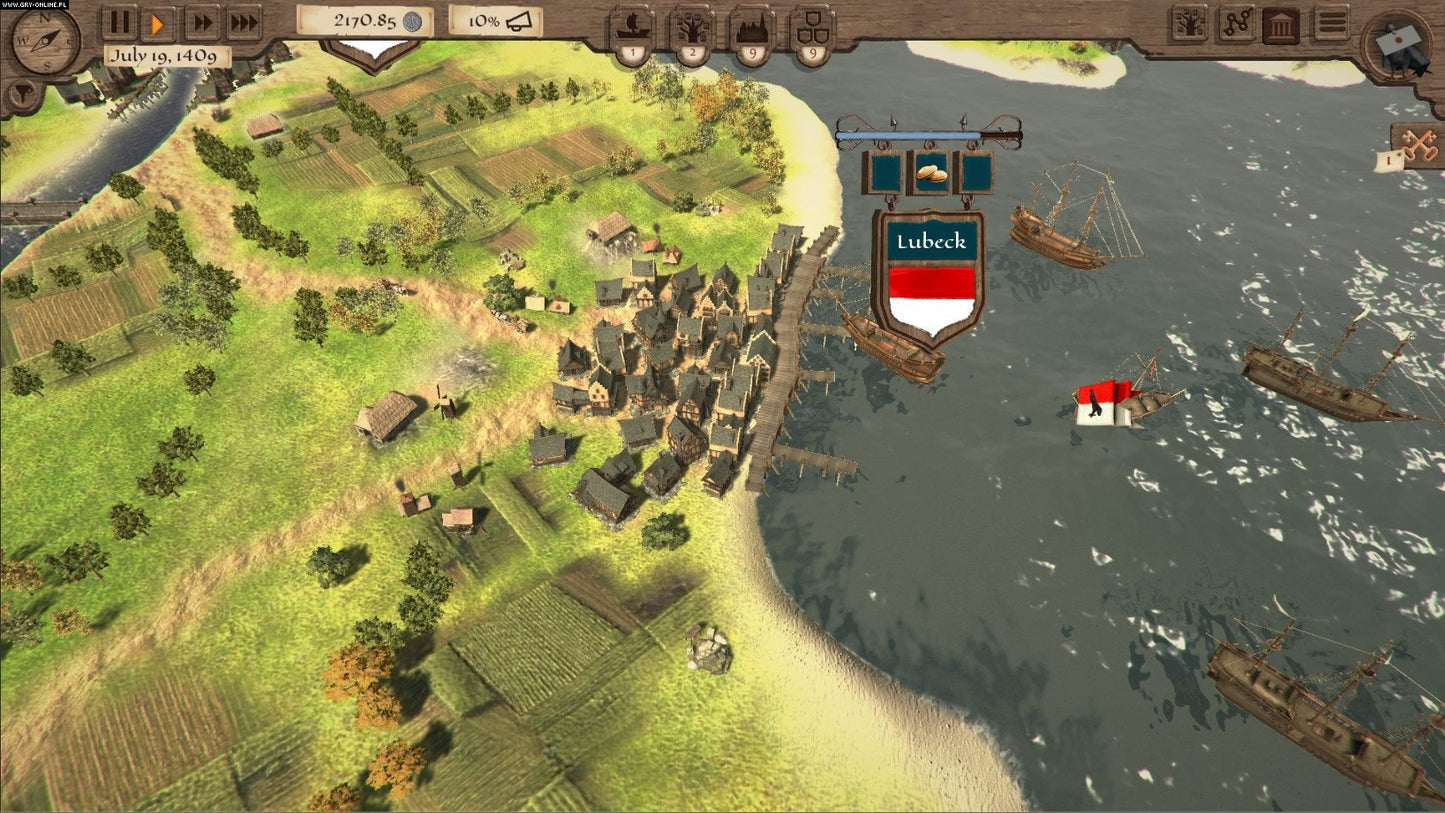This screenshot has width=1445, height=813.
Task: Open the tree view button at top right
Action: (x=1189, y=24)
